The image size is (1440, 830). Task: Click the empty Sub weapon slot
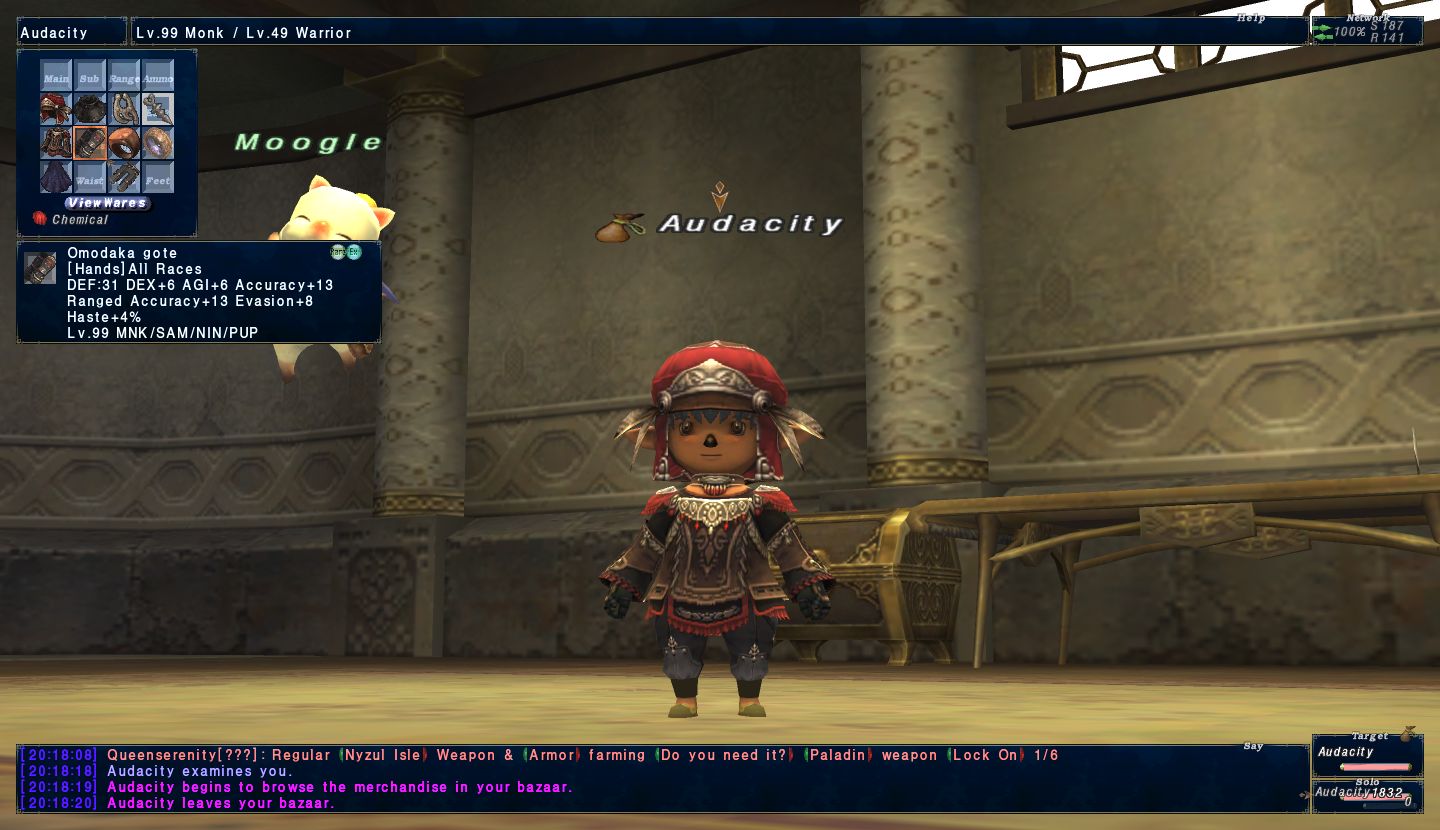pyautogui.click(x=90, y=77)
